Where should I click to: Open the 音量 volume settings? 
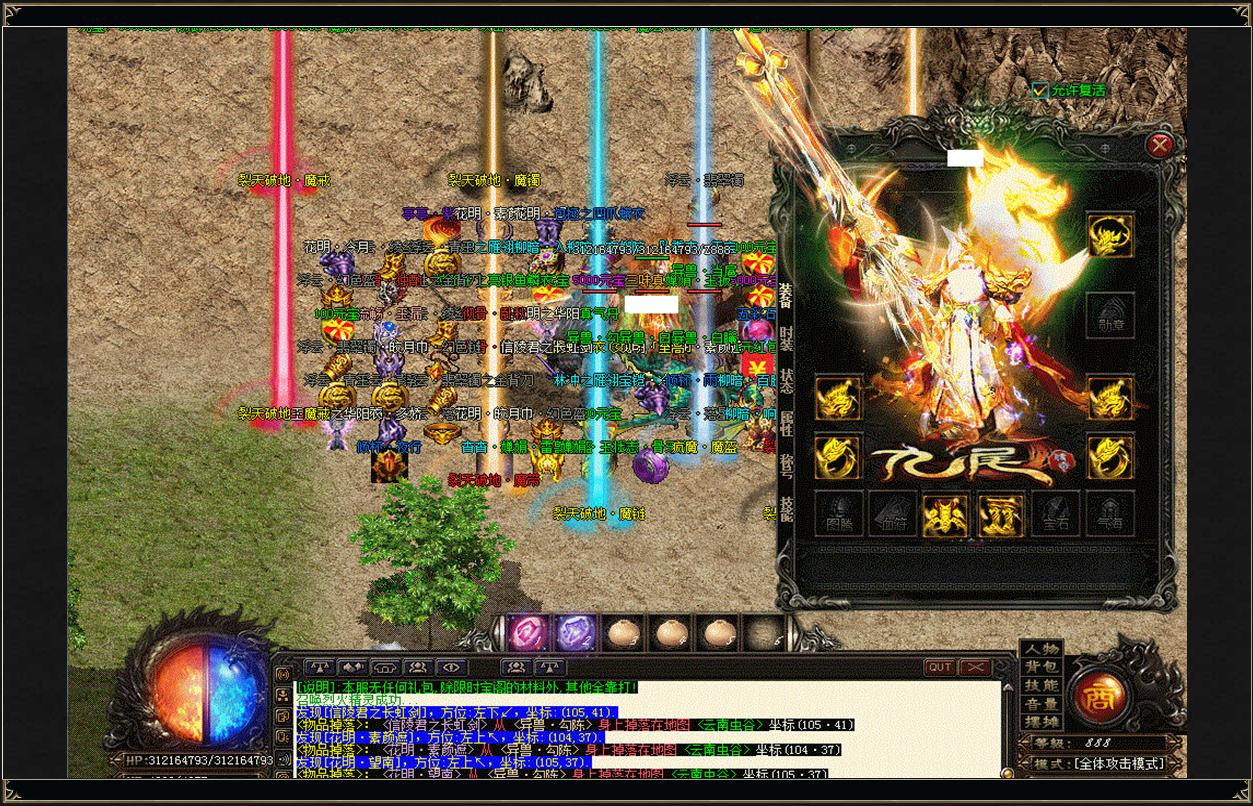[x=1041, y=704]
